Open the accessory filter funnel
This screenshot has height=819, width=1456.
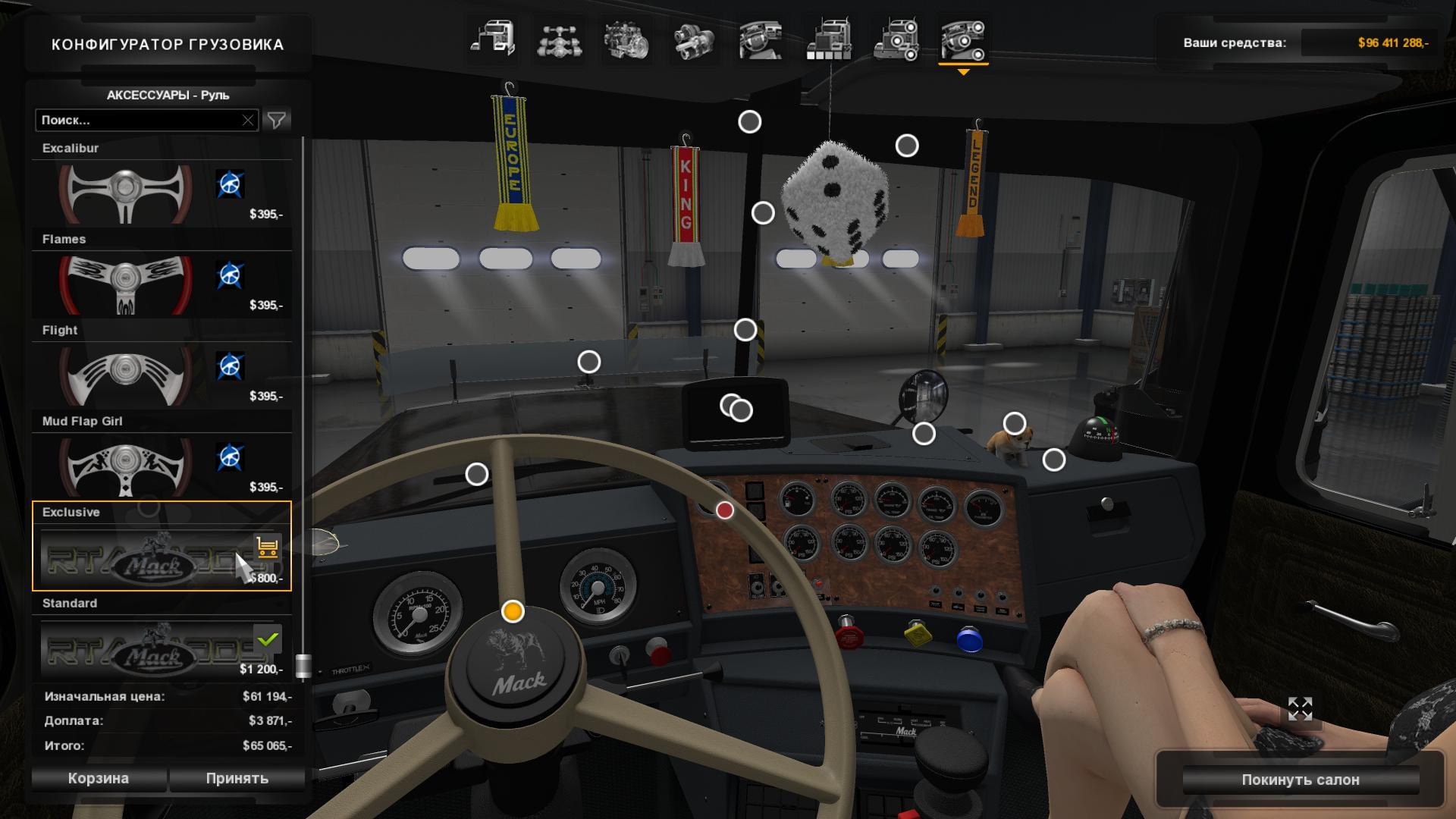click(x=277, y=120)
